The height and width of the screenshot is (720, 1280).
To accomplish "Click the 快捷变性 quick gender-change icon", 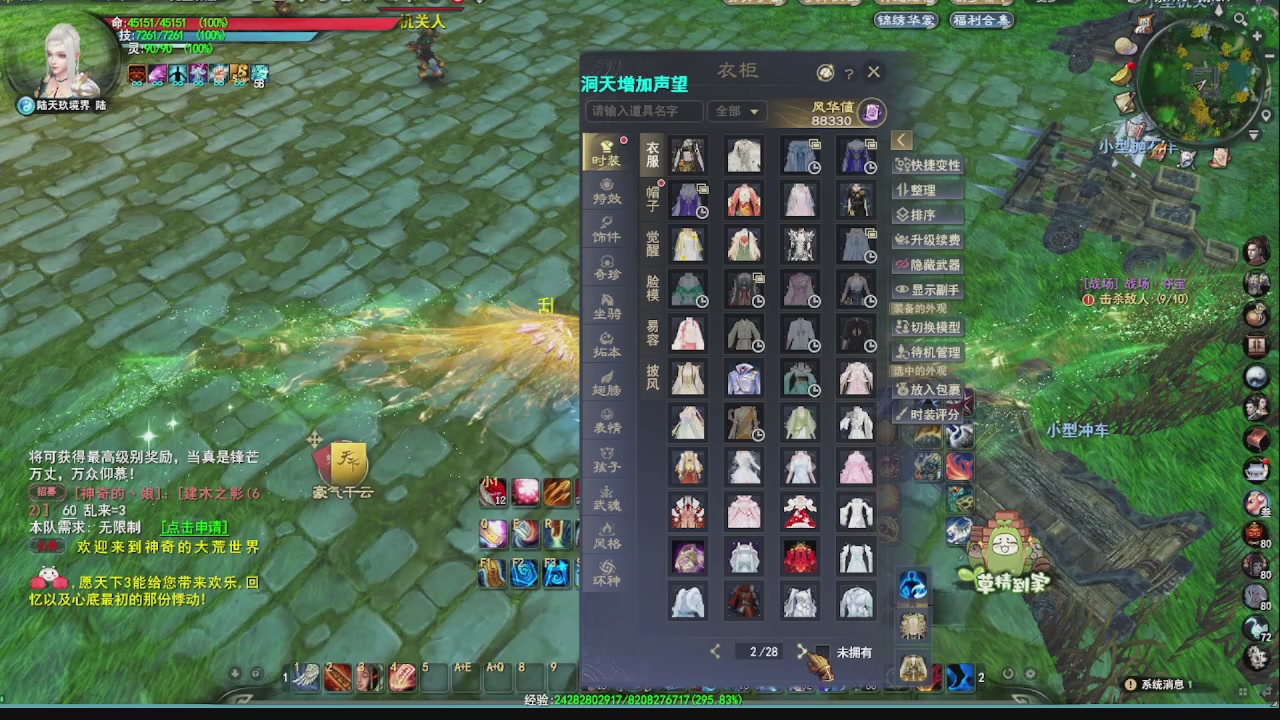I will coord(928,165).
